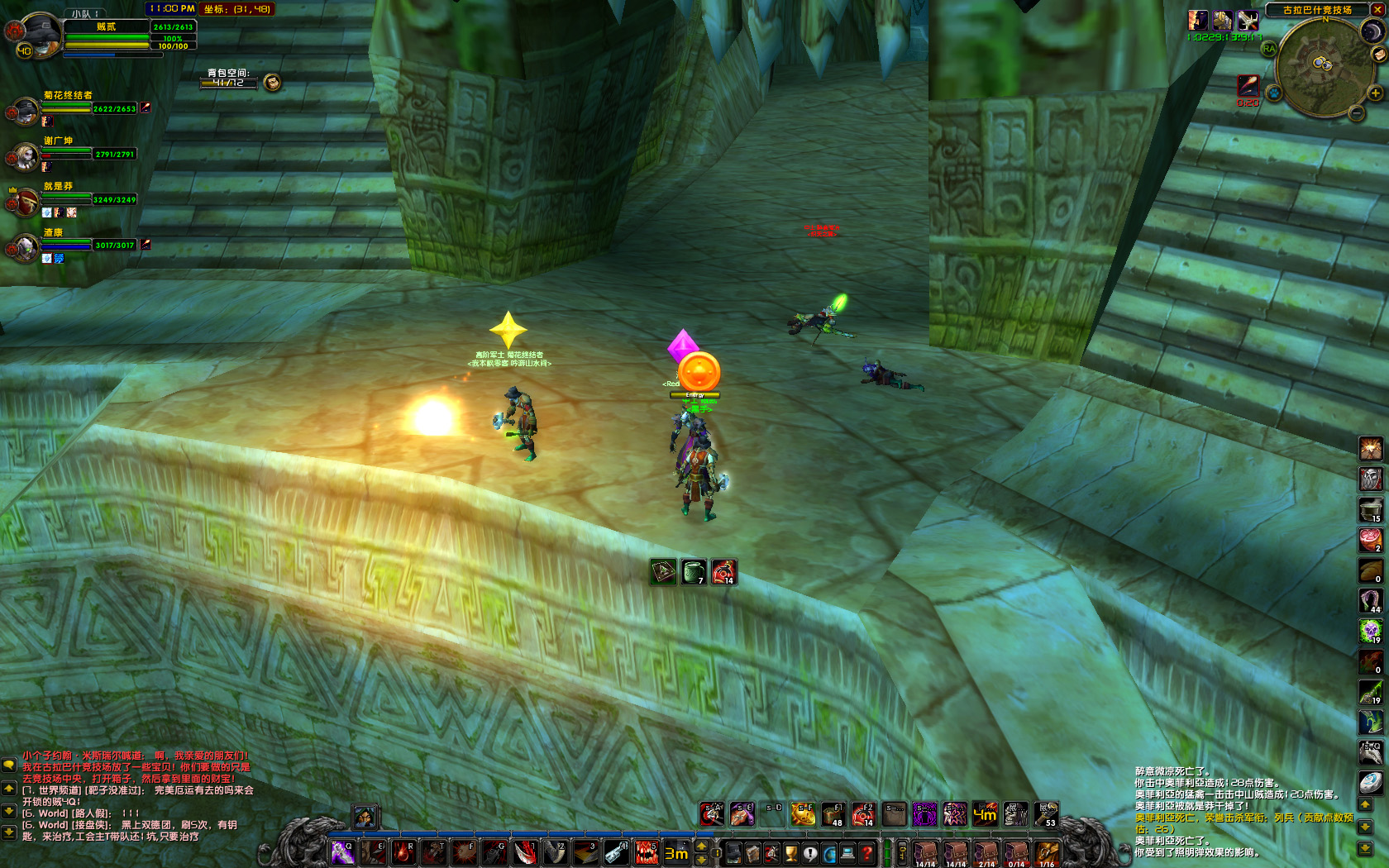Select party member 谢广坤's portrait frame
Screen dimensions: 1389x868
coord(25,155)
